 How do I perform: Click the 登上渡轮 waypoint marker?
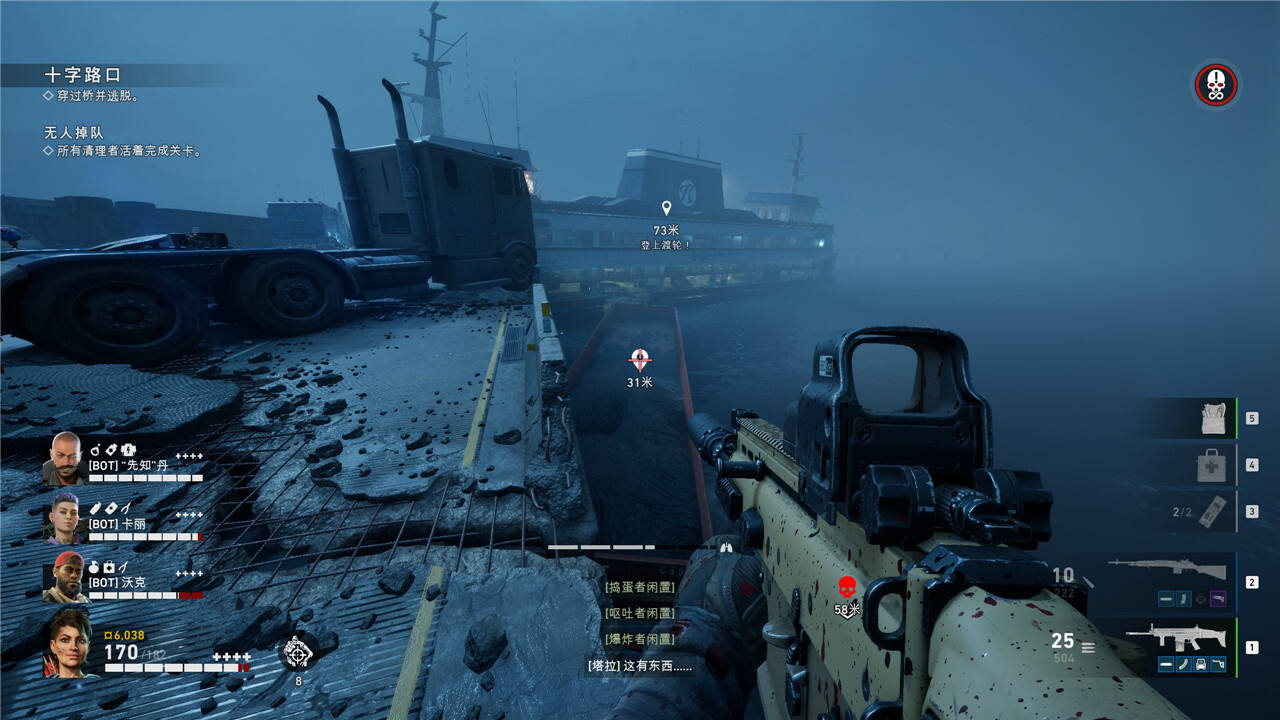(666, 208)
